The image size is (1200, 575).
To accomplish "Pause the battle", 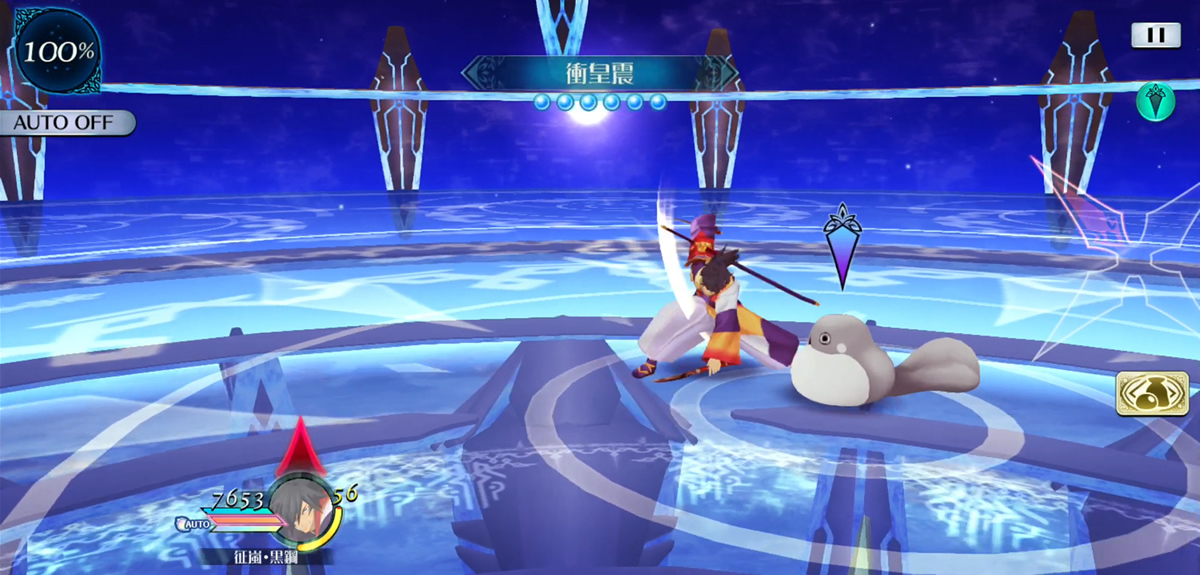I will (1155, 35).
